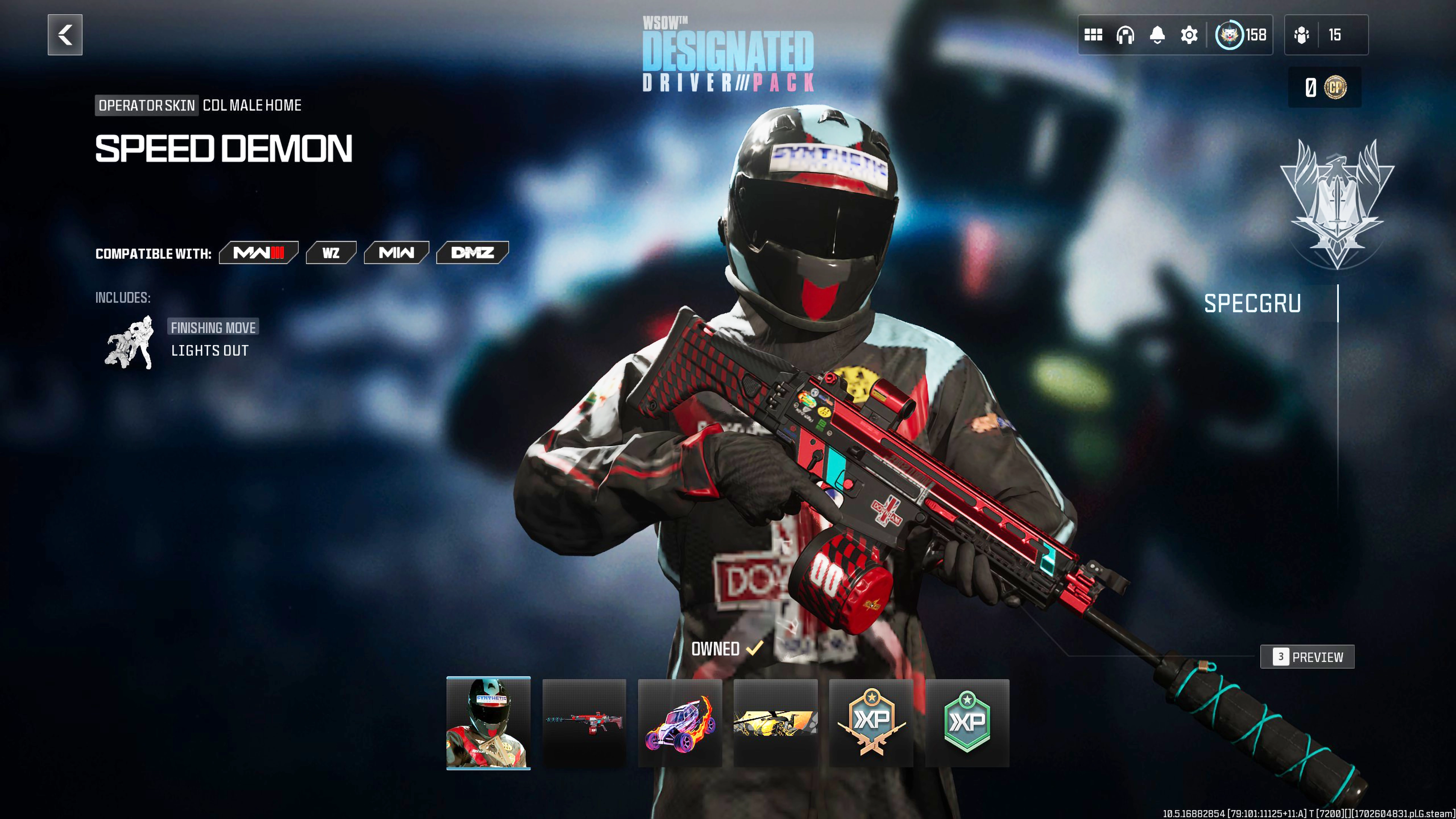Screen dimensions: 1456x819
Task: Select the WZ compatibility badge
Action: click(331, 253)
